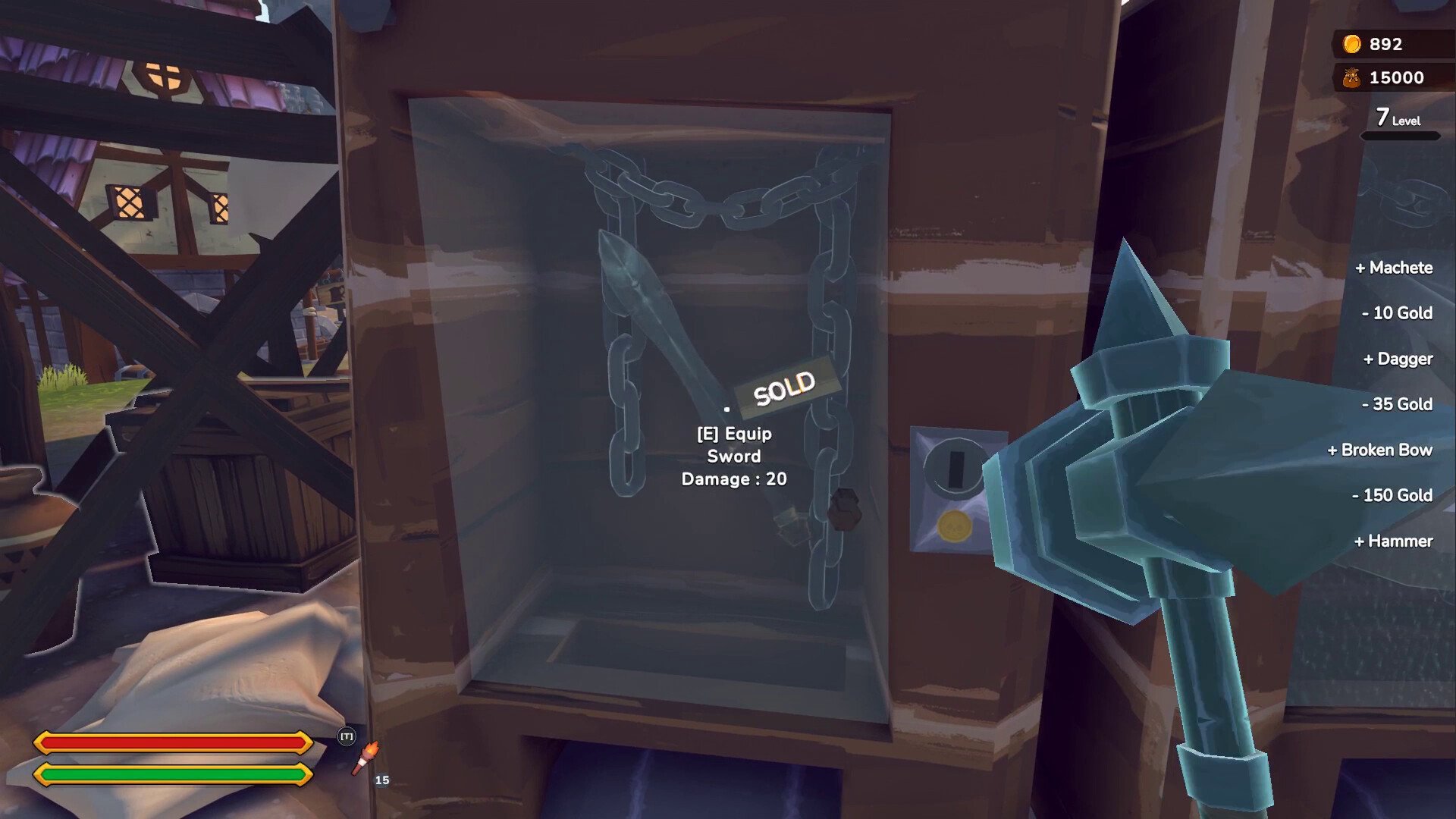
Task: Select the torch item icon
Action: pos(365,758)
